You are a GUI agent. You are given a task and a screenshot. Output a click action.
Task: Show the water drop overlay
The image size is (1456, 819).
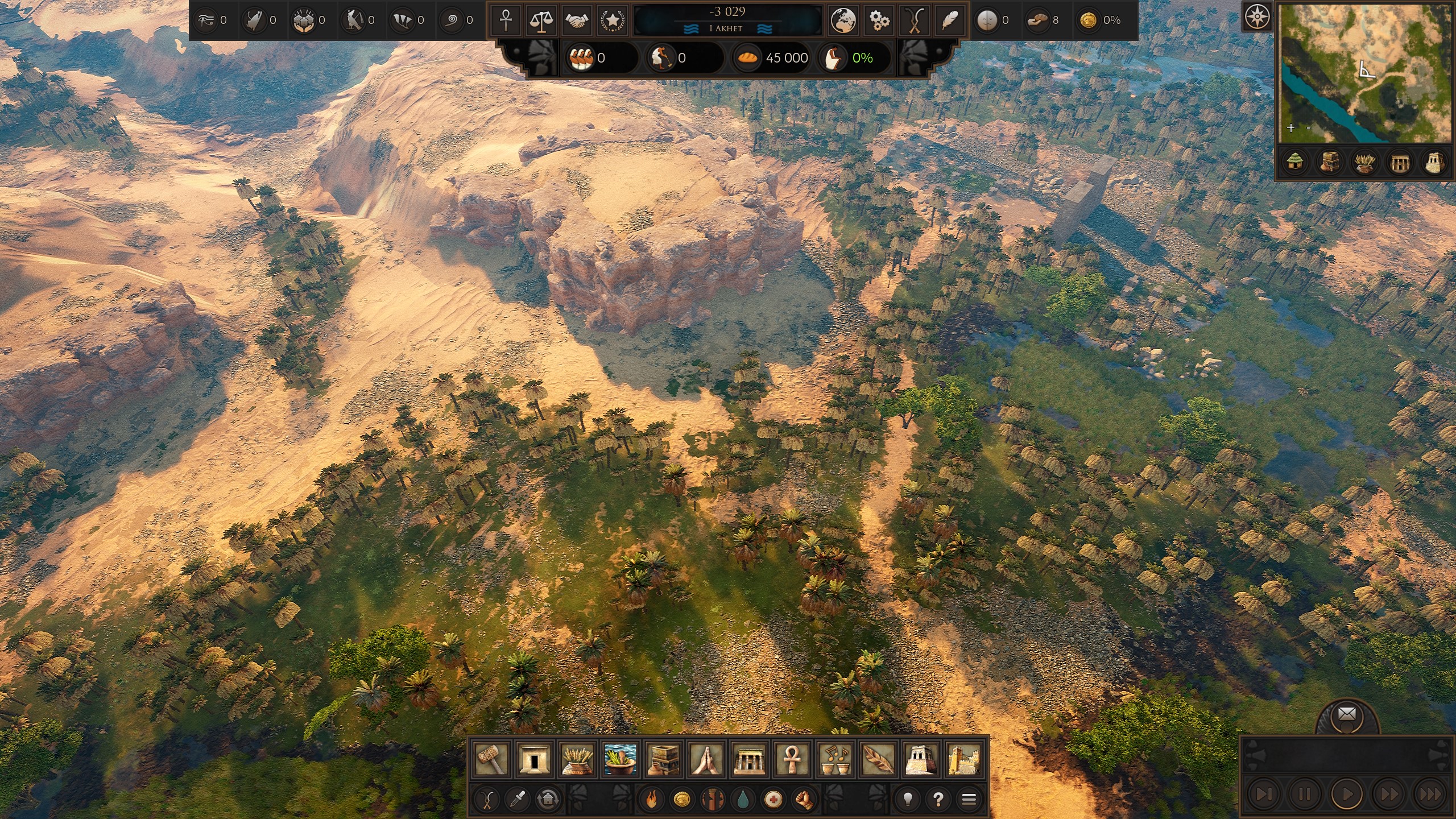tap(743, 800)
